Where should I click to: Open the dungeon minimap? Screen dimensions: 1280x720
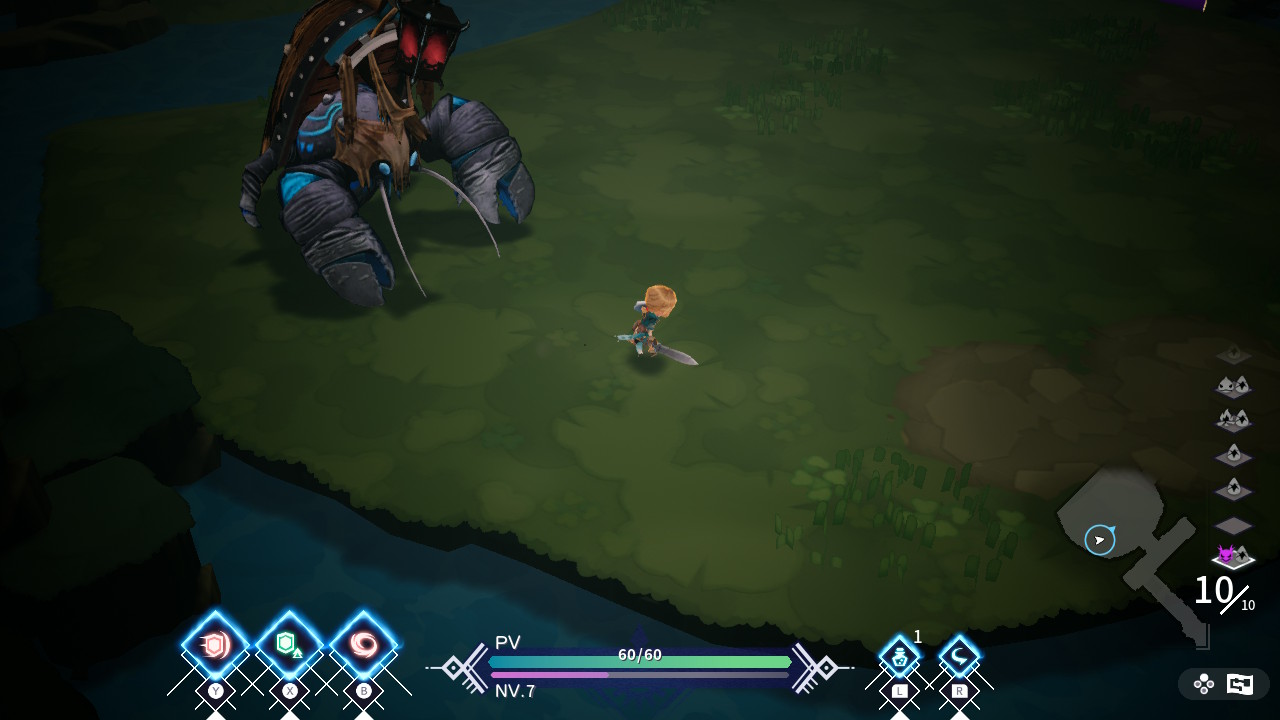pyautogui.click(x=1130, y=550)
